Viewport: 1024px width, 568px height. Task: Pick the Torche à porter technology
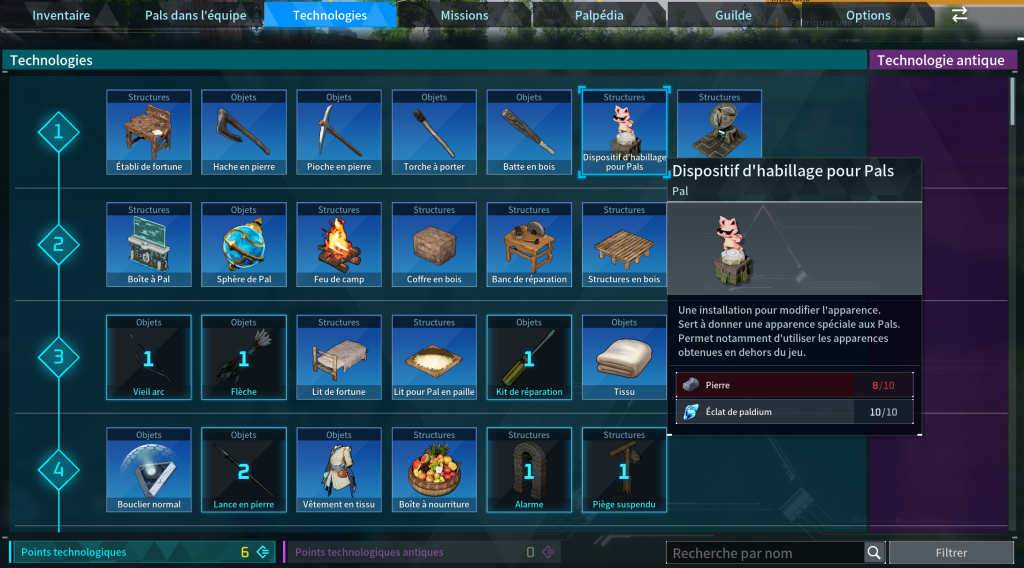click(x=434, y=132)
